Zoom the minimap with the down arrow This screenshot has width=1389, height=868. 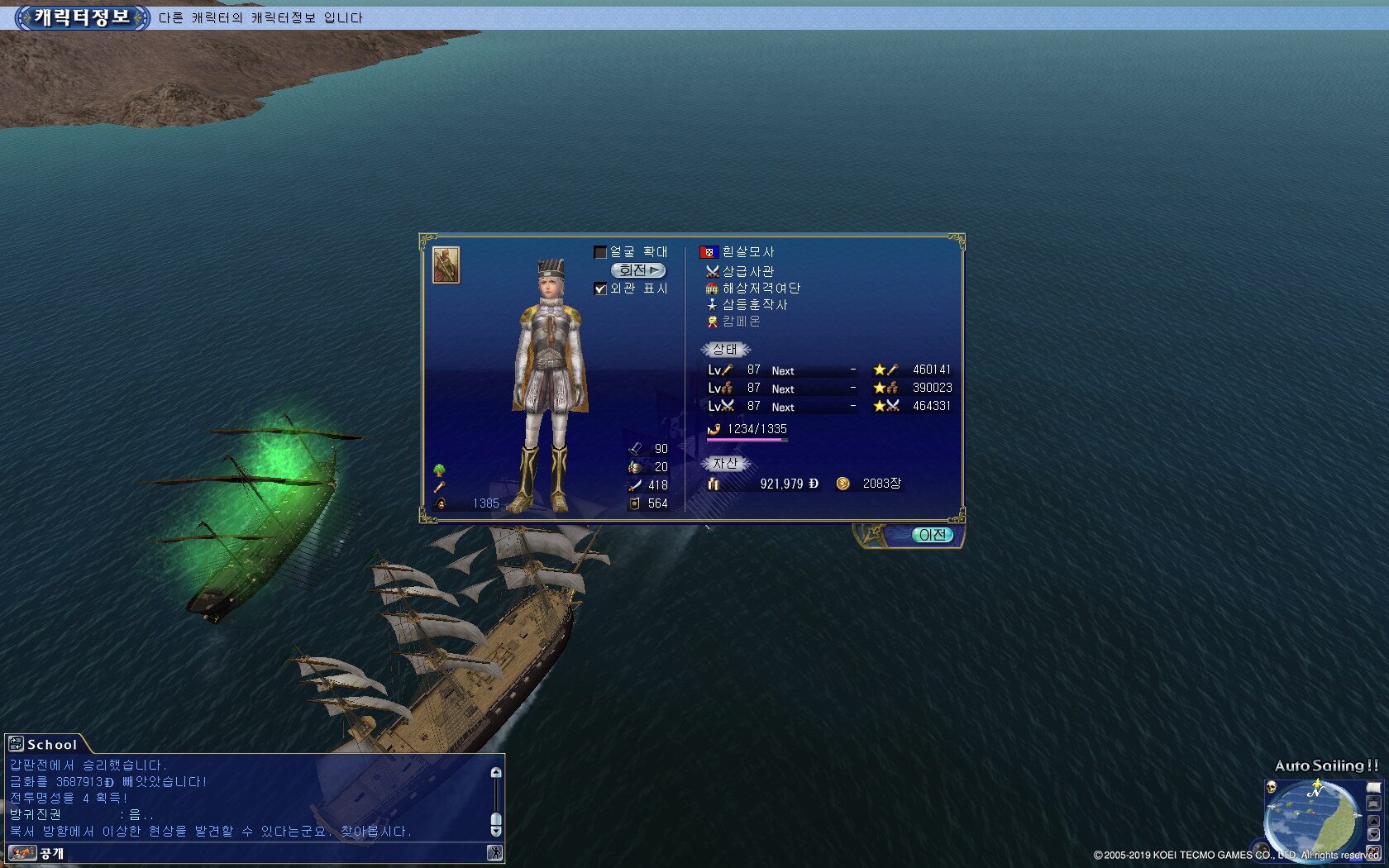(x=1373, y=835)
